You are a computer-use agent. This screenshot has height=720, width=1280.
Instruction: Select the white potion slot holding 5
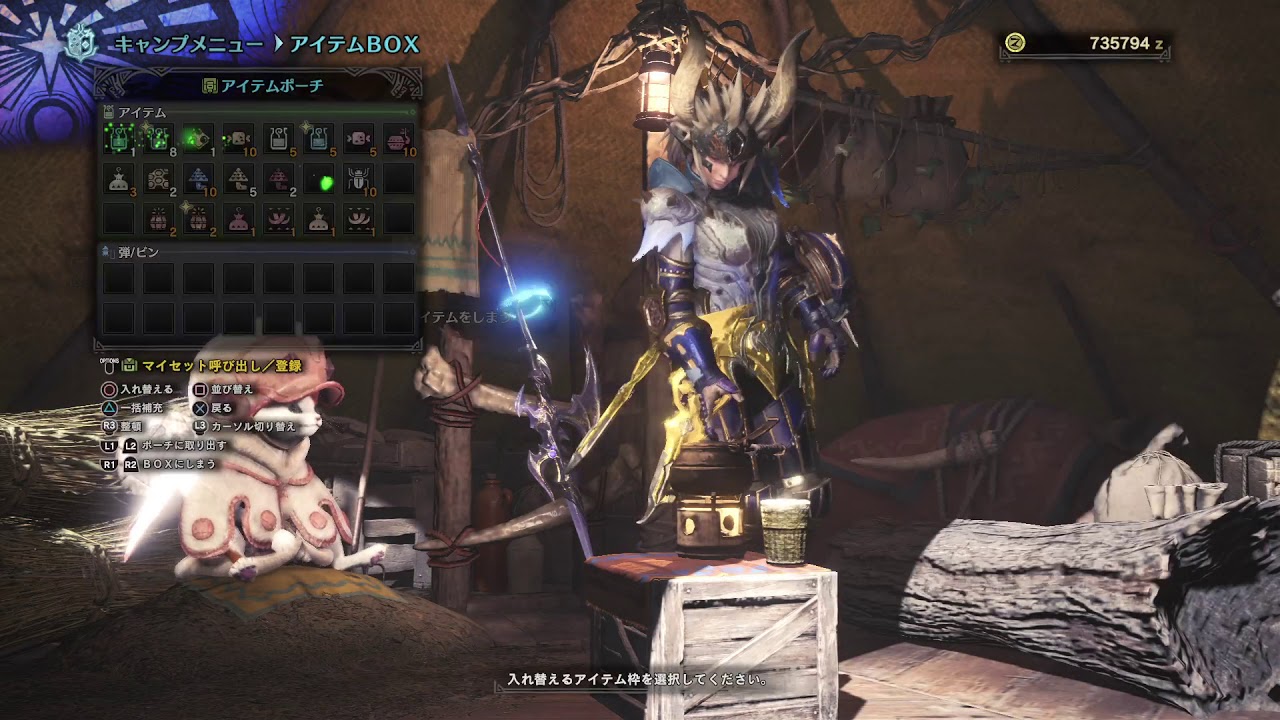click(x=278, y=139)
